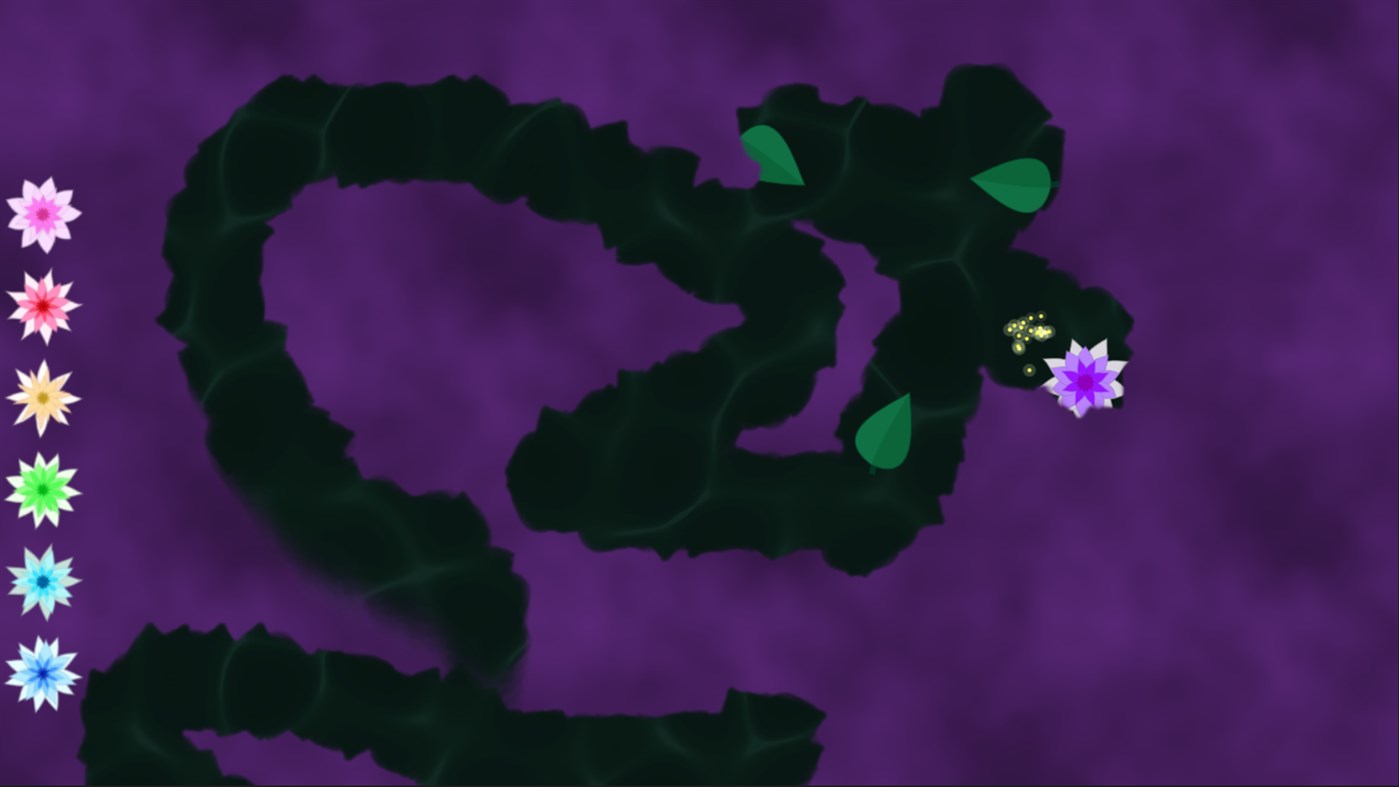Viewport: 1399px width, 787px height.
Task: Select the pink flower at the sidebar top
Action: (42, 212)
